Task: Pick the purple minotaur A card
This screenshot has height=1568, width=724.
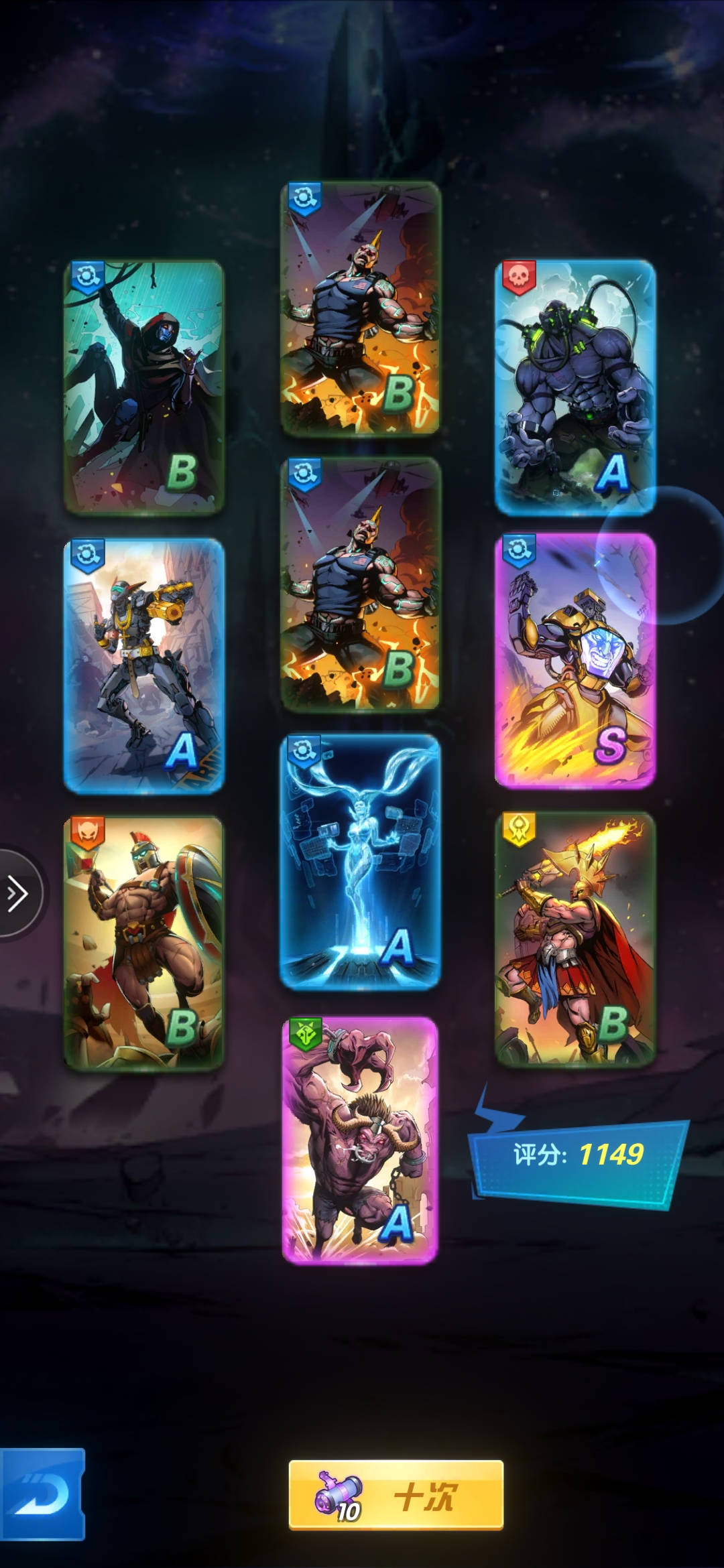Action: click(x=360, y=1140)
